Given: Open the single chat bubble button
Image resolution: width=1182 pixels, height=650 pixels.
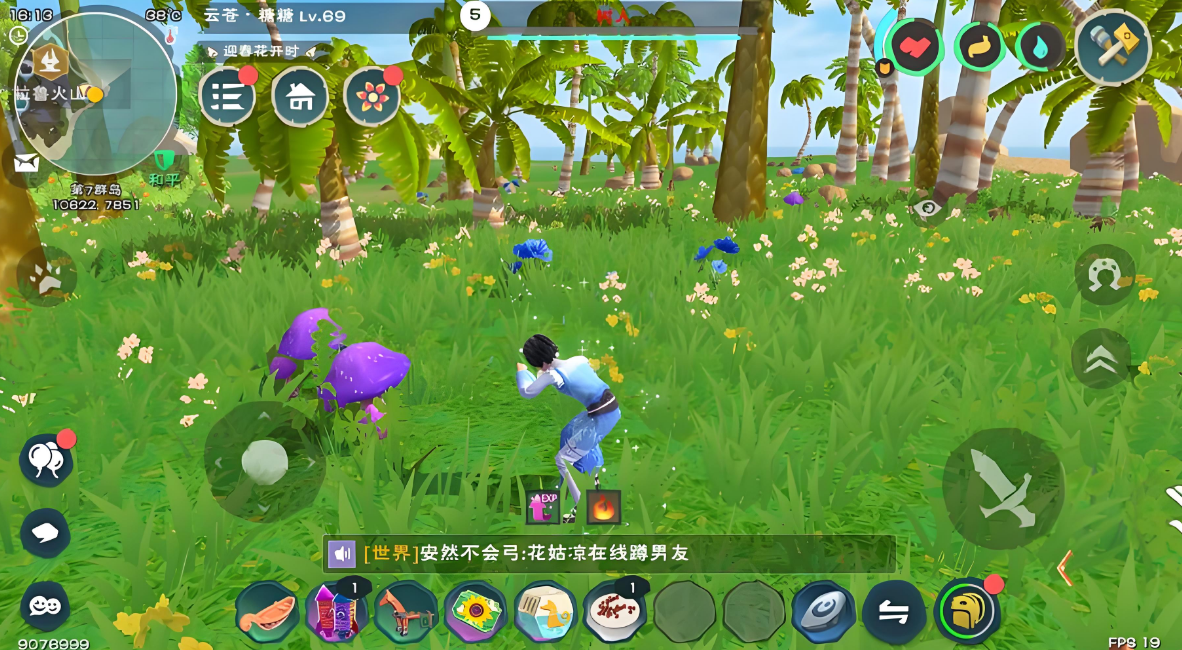Looking at the screenshot, I should tap(45, 533).
